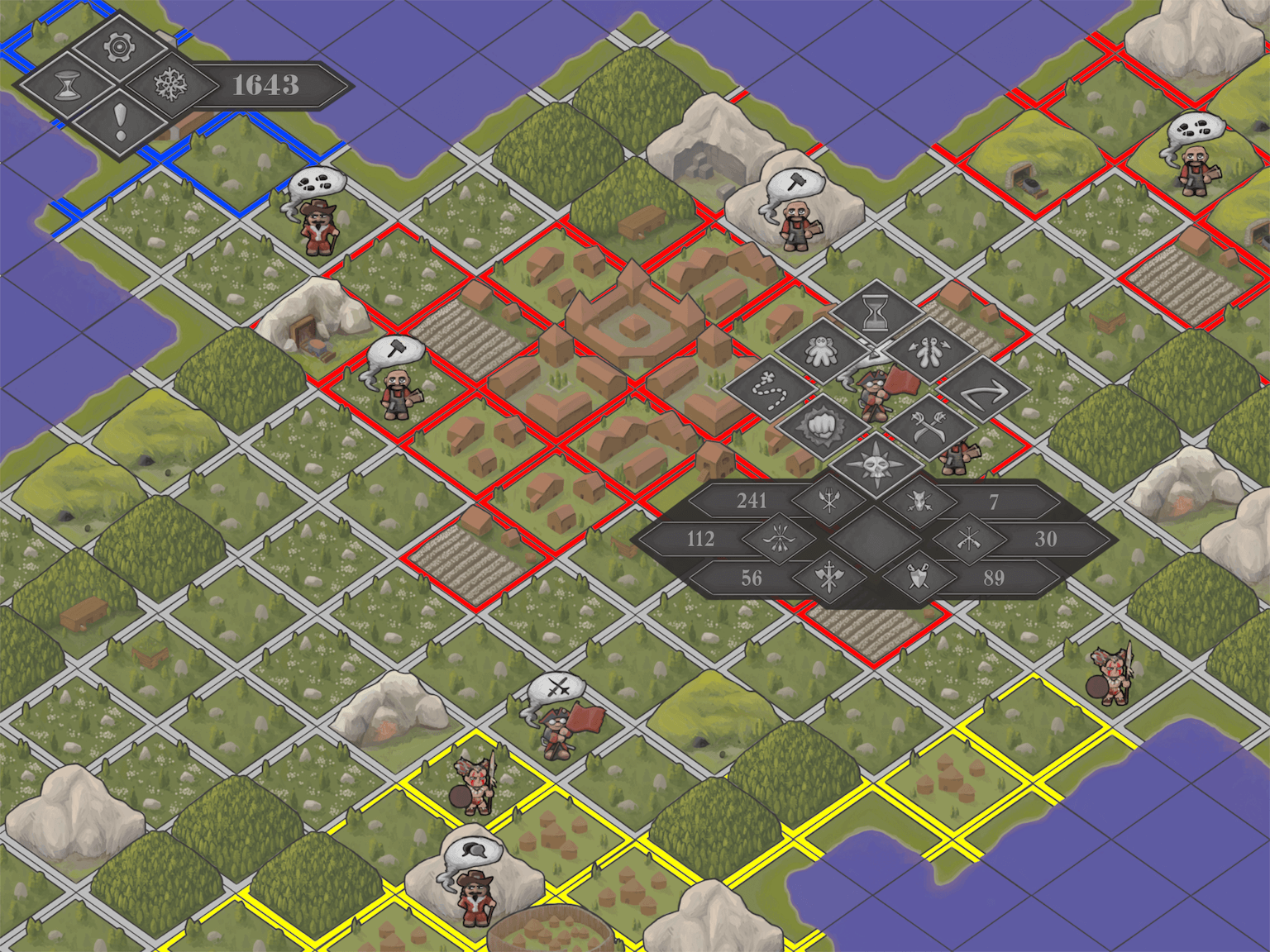1270x952 pixels.
Task: Pick the horse cavalry icon beside 7
Action: [x=919, y=500]
